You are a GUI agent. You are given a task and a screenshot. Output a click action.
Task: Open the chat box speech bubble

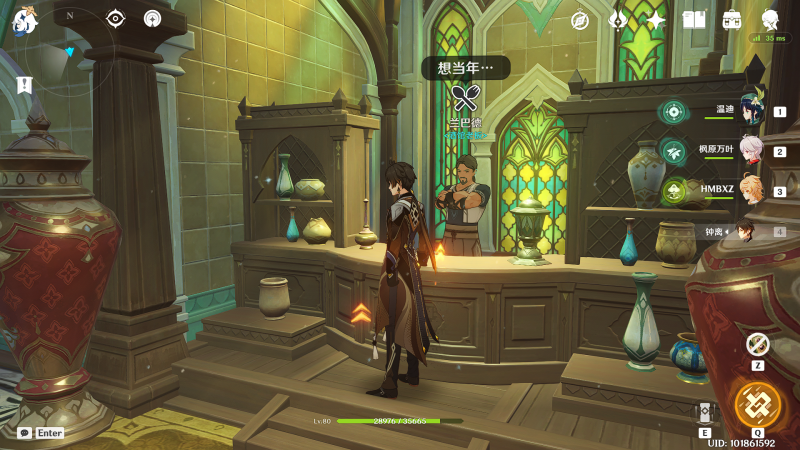pyautogui.click(x=24, y=433)
